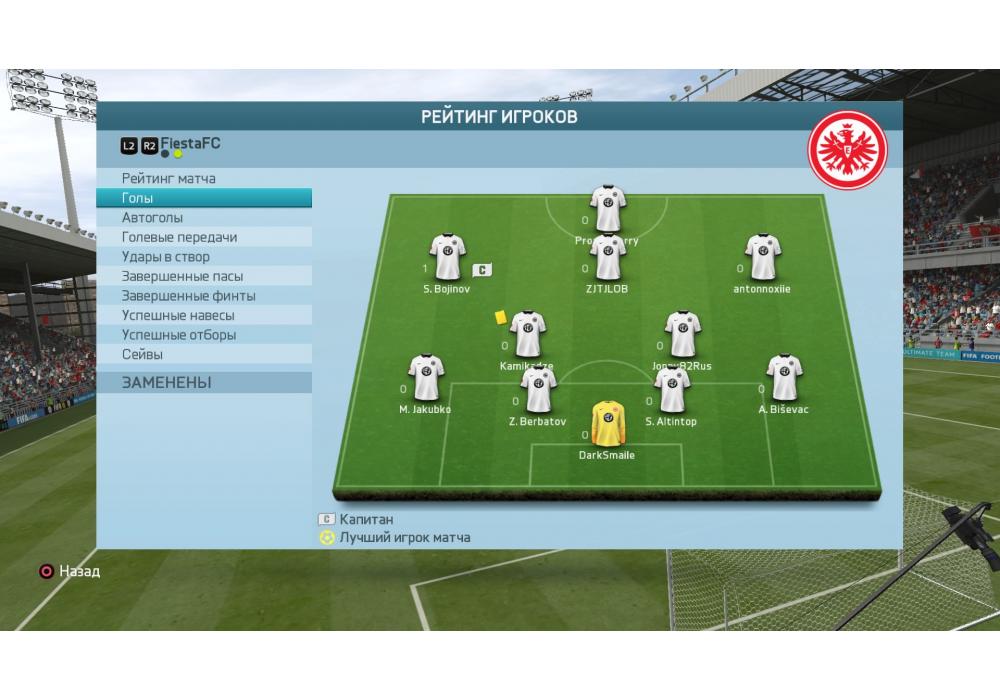
Task: Show Успешные отборы statistics
Action: pyautogui.click(x=178, y=335)
